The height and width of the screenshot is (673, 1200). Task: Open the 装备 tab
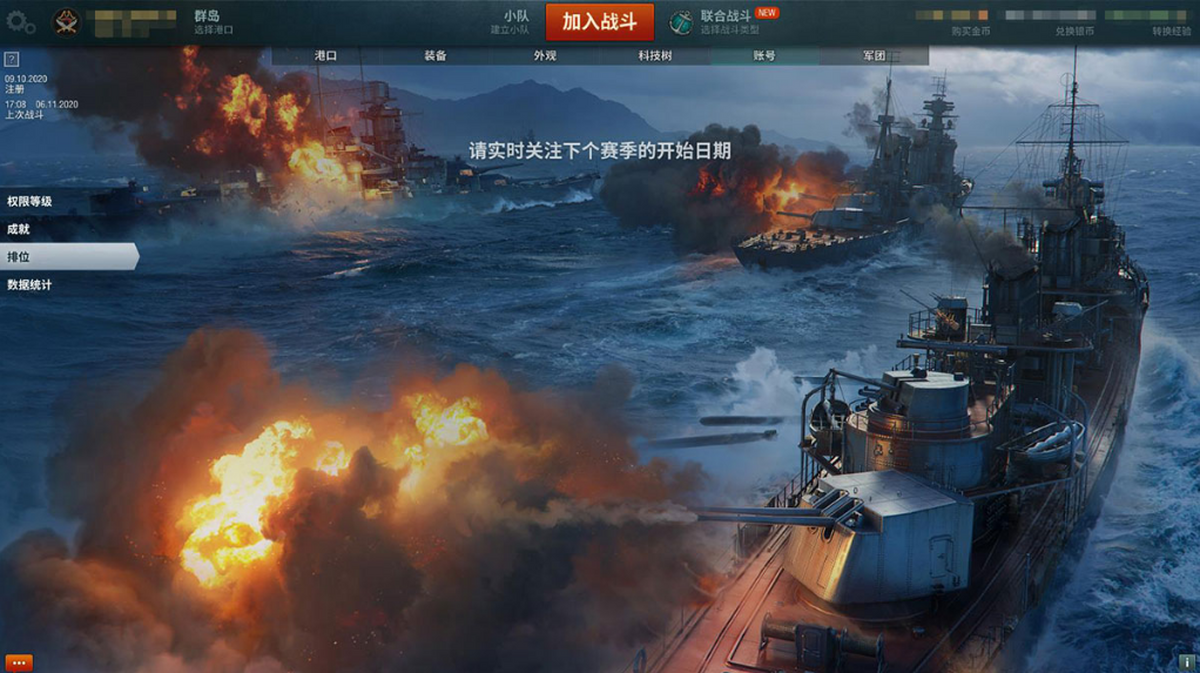tap(435, 56)
